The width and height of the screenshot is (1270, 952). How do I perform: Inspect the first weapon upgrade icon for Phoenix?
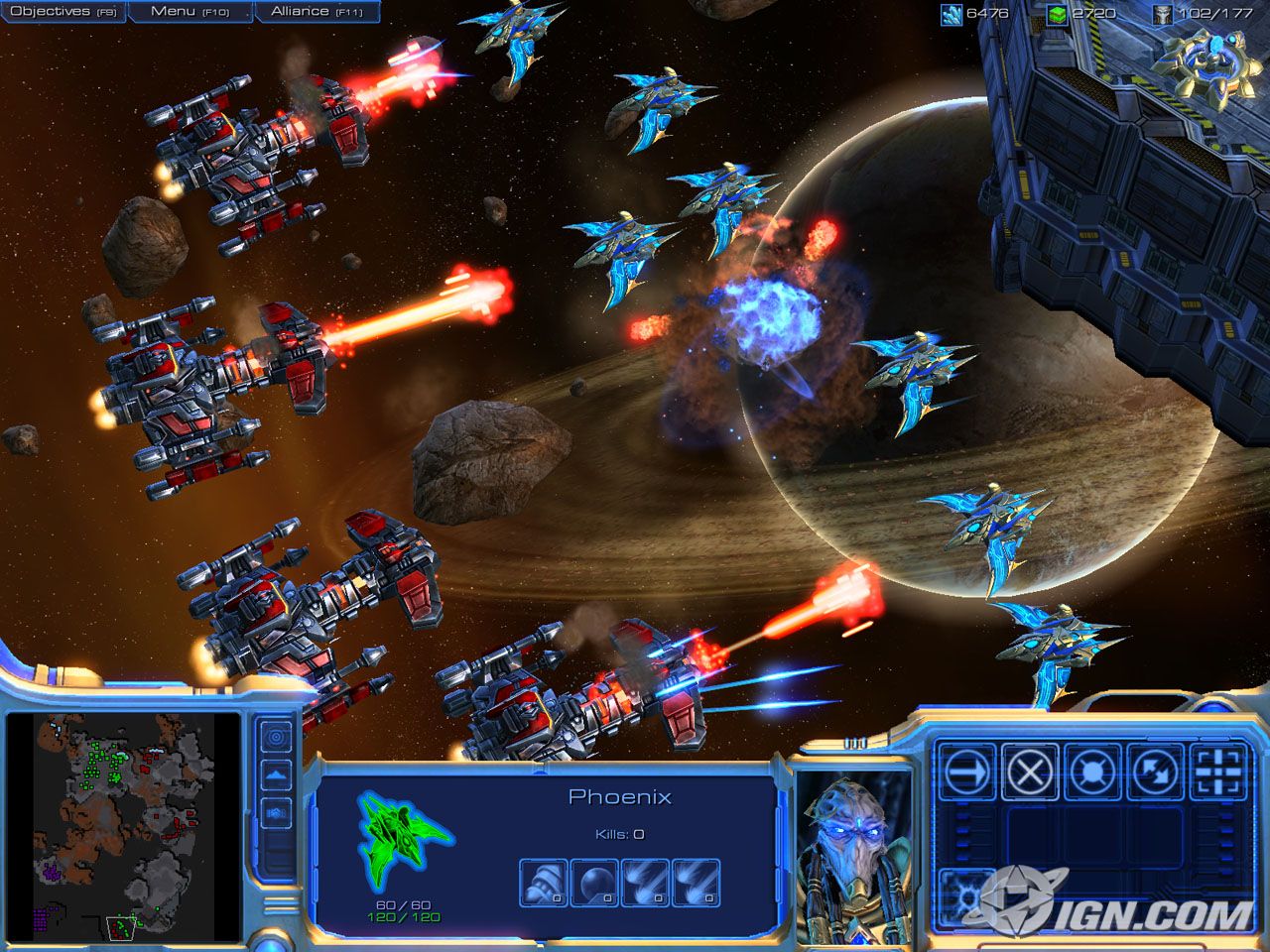pos(543,881)
